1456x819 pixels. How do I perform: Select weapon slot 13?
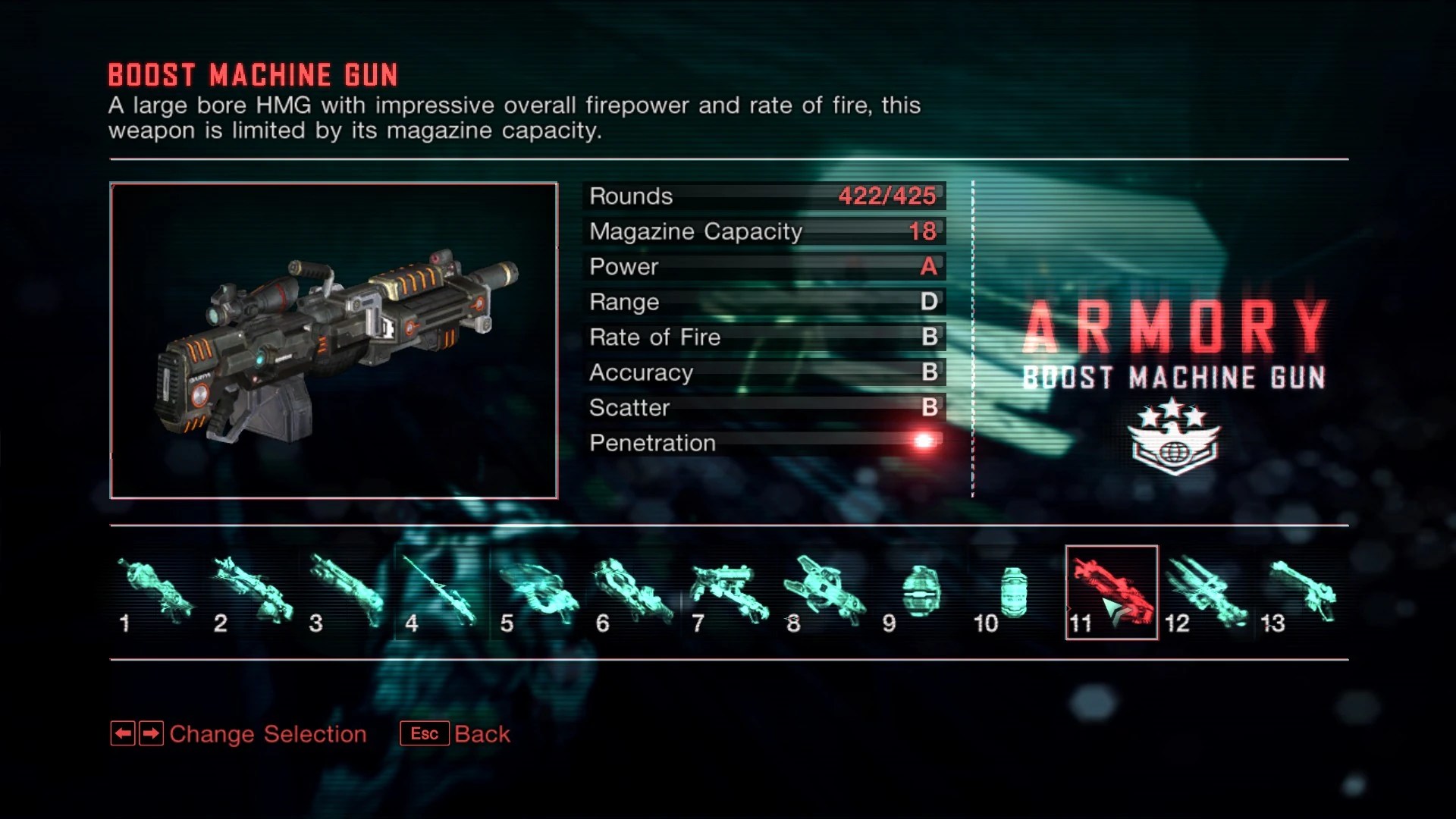(1302, 593)
